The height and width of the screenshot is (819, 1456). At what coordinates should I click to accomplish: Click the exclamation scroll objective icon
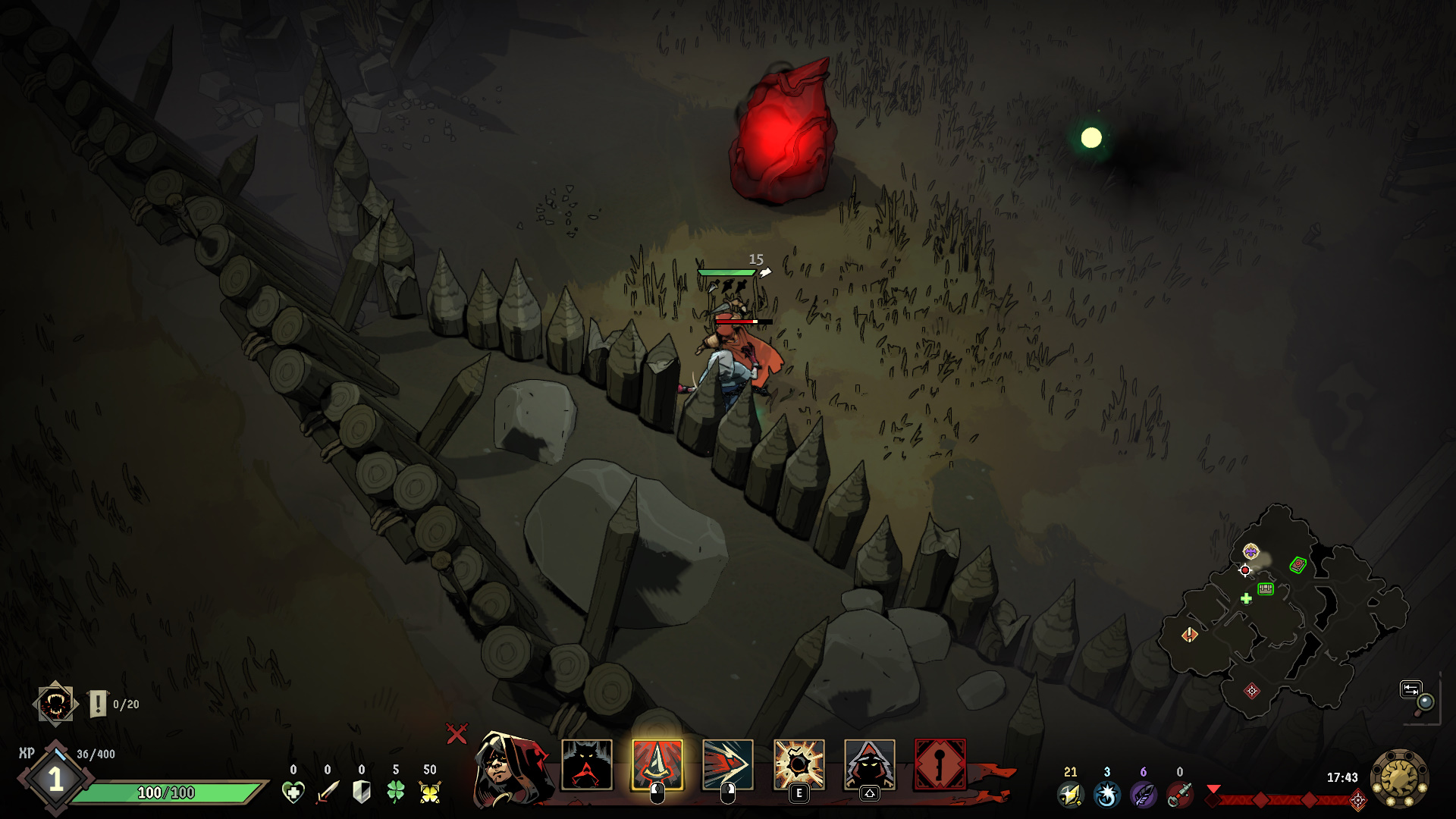tap(98, 704)
